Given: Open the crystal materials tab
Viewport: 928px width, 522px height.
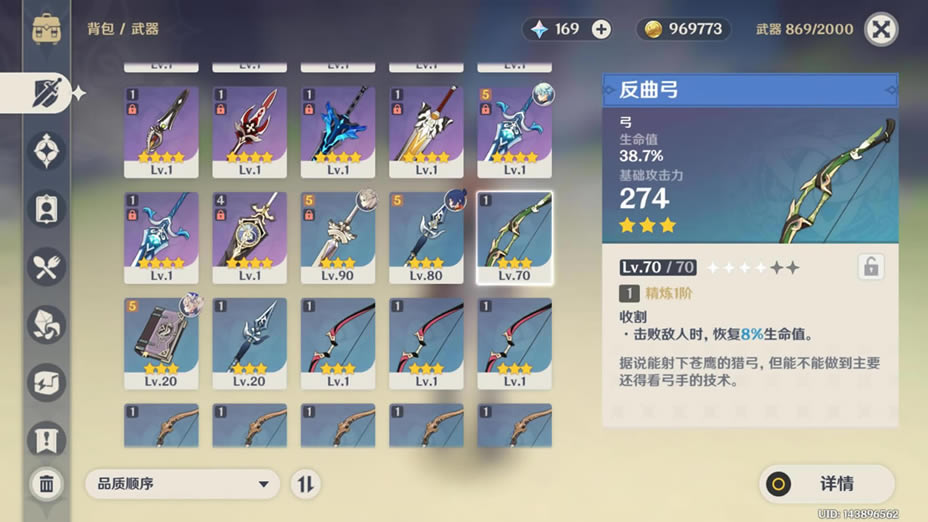Looking at the screenshot, I should [47, 323].
